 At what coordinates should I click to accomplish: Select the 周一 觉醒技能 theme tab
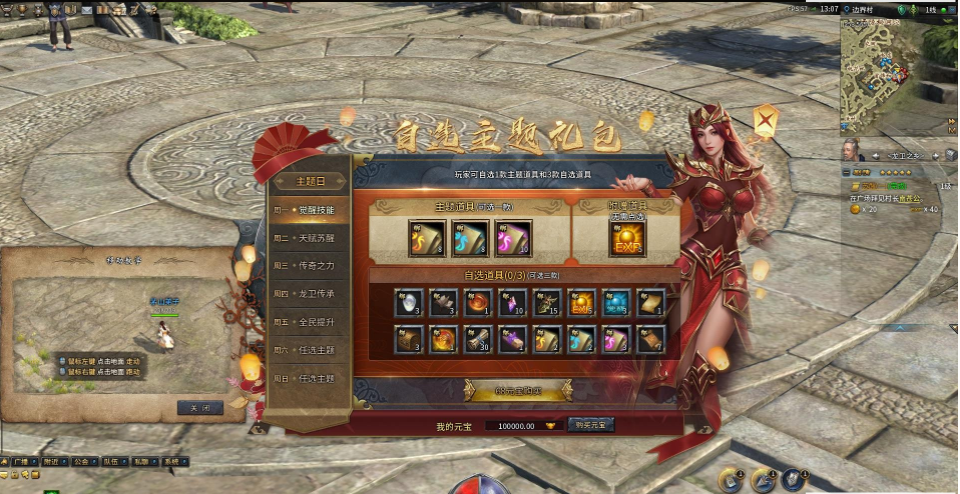click(x=311, y=211)
